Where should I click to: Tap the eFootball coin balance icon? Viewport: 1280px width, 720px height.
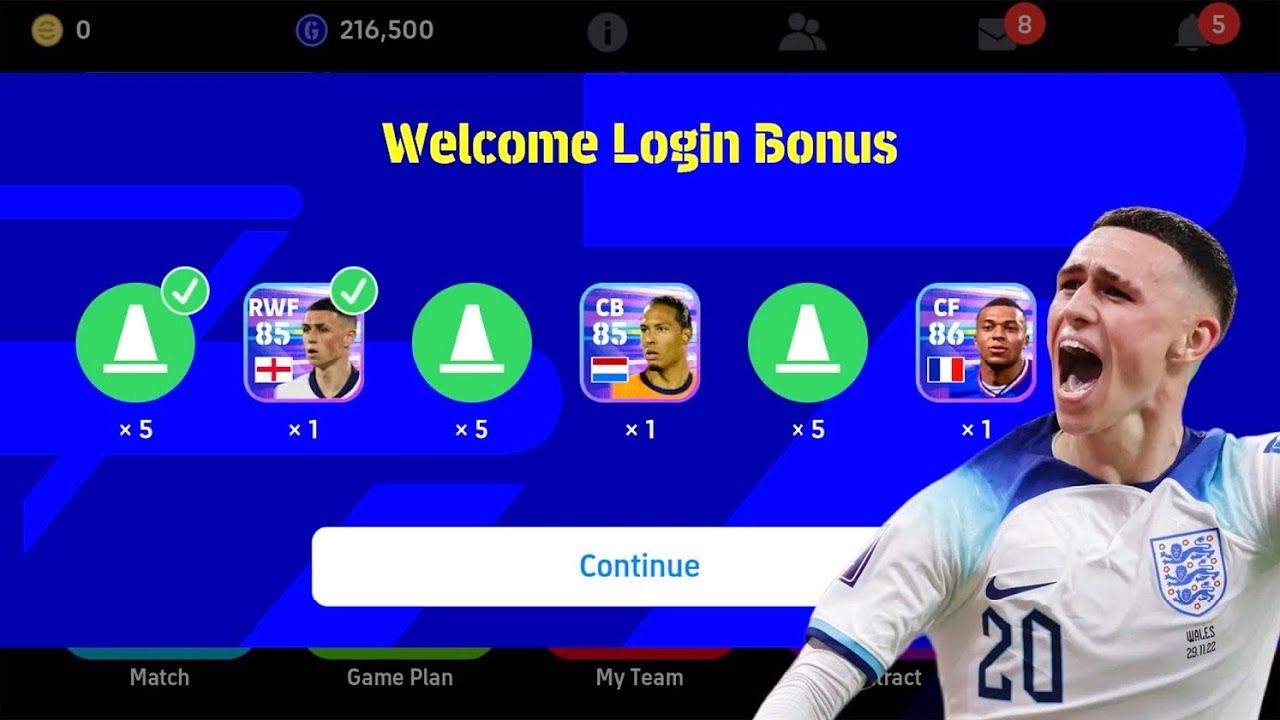(x=48, y=29)
